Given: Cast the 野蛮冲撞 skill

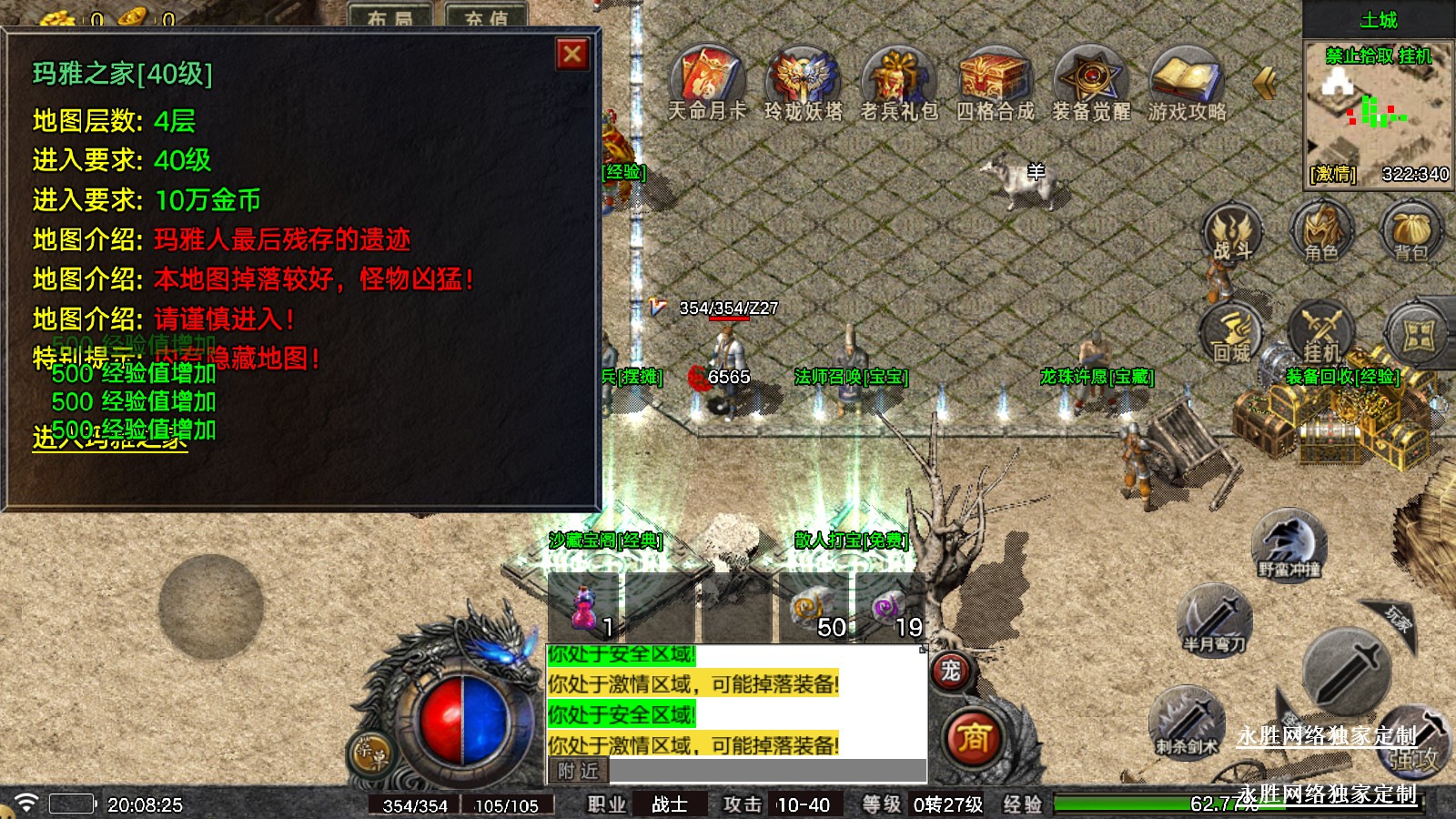Looking at the screenshot, I should click(1289, 544).
